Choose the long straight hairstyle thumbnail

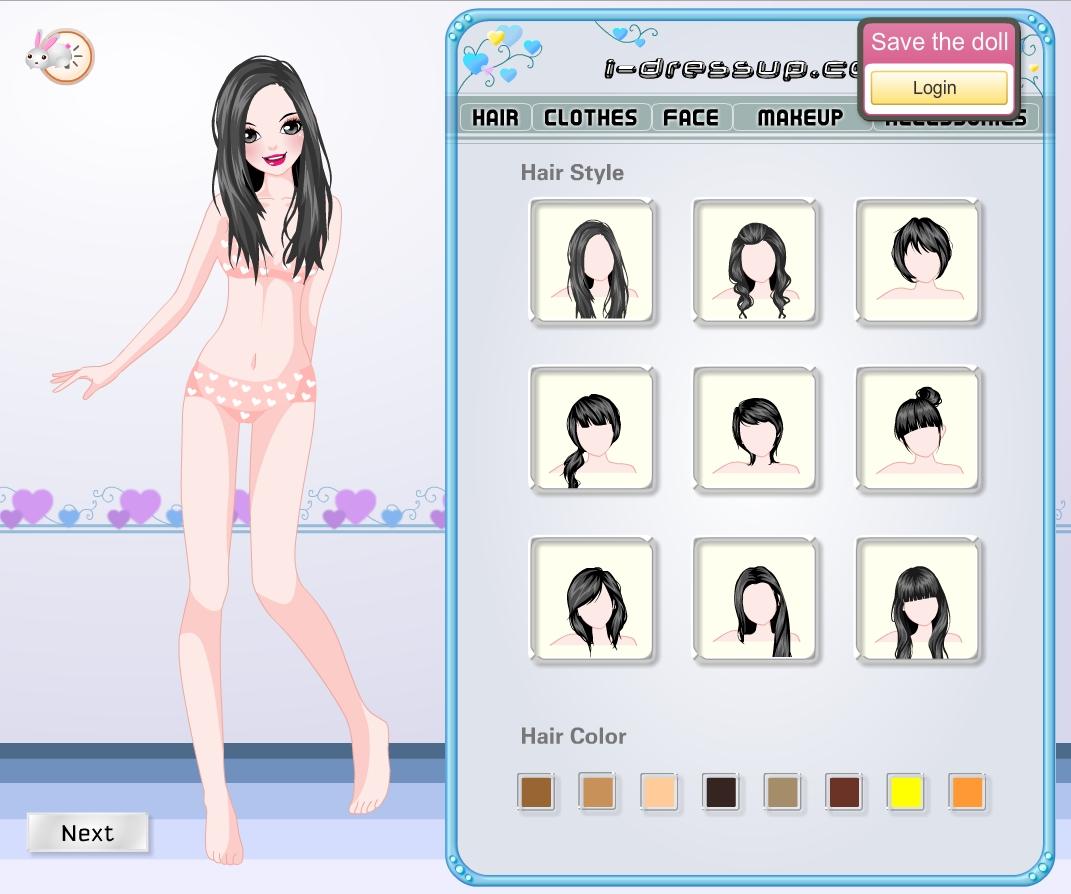click(592, 262)
